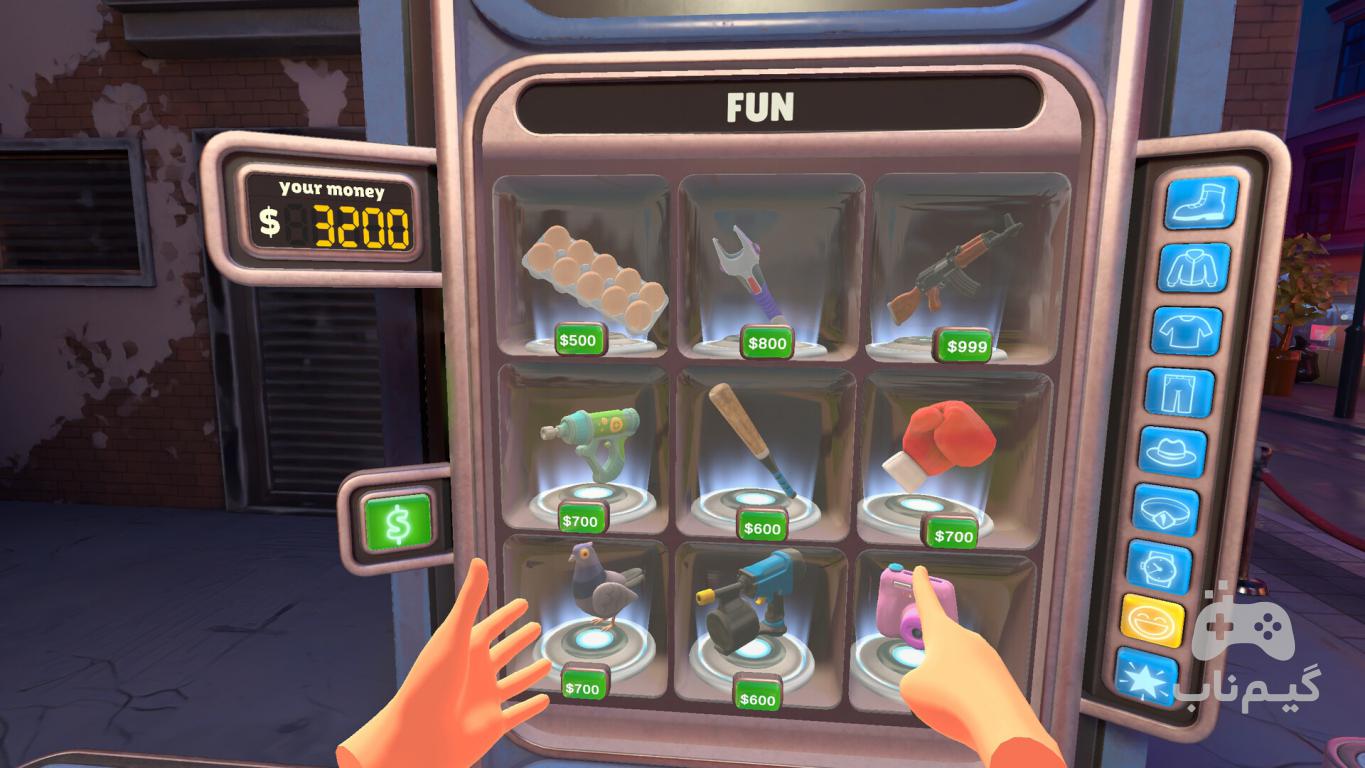Click the green dollar sign button

point(398,521)
